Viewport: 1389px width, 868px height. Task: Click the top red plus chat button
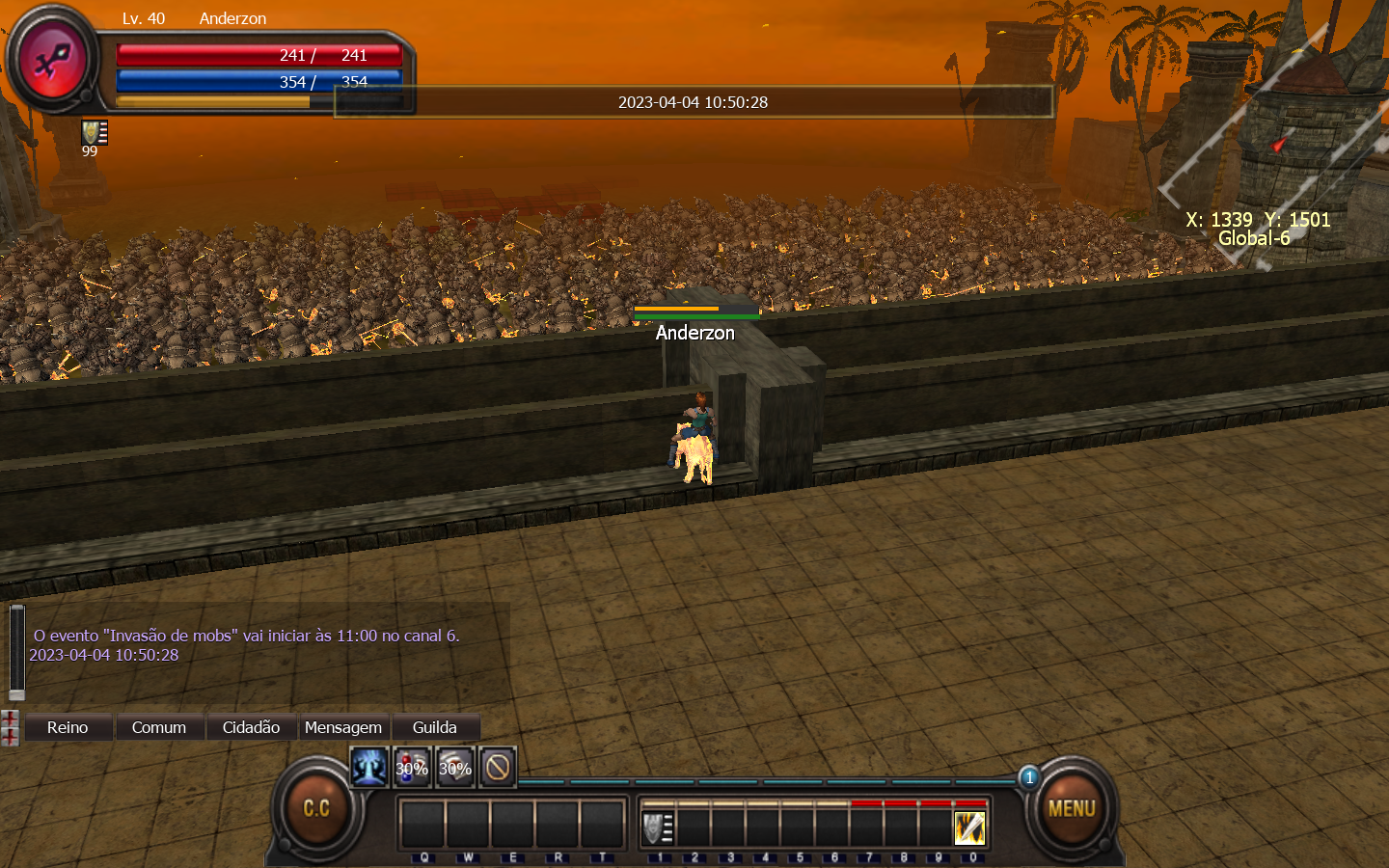(x=10, y=719)
